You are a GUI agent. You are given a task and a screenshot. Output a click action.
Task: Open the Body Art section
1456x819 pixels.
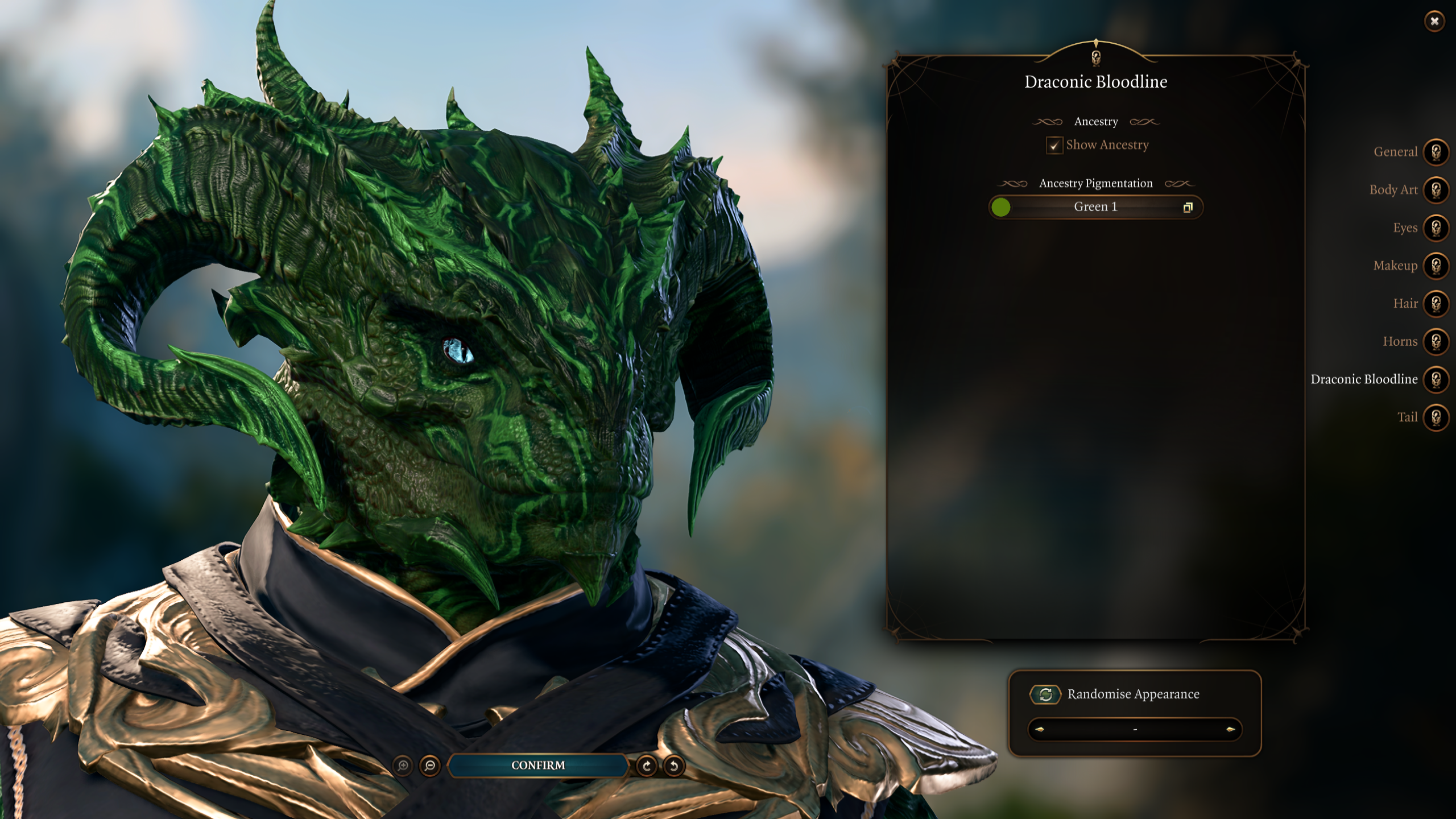click(x=1436, y=190)
